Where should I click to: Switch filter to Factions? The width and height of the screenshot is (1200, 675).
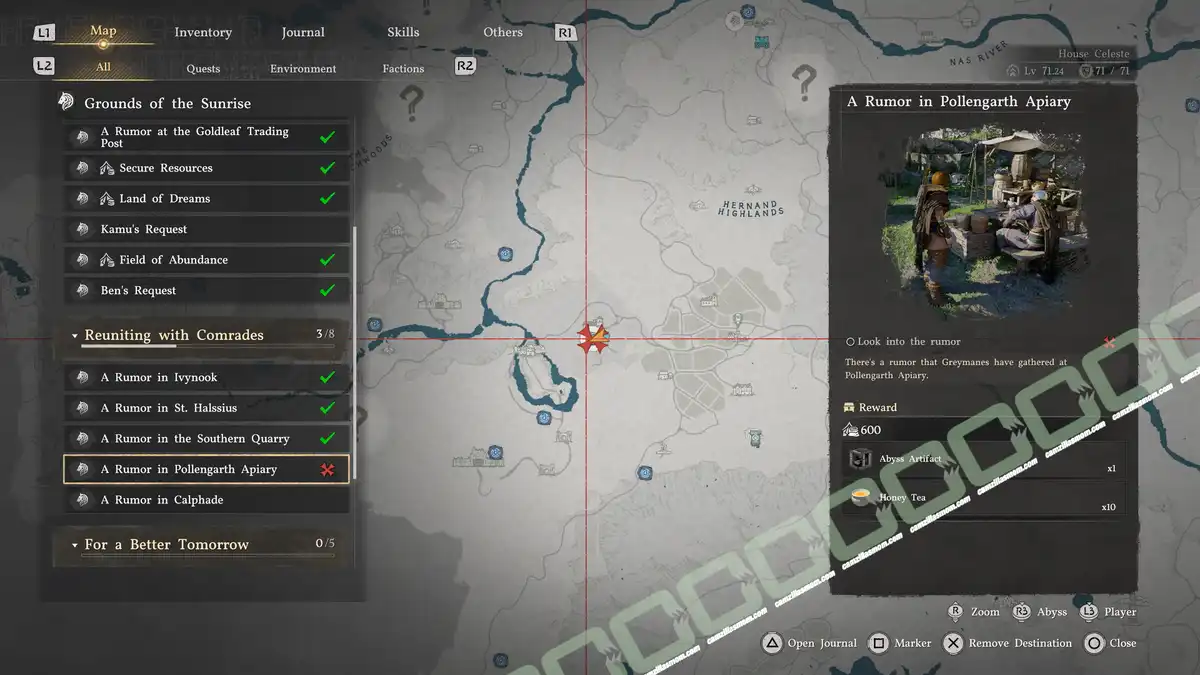(x=403, y=69)
